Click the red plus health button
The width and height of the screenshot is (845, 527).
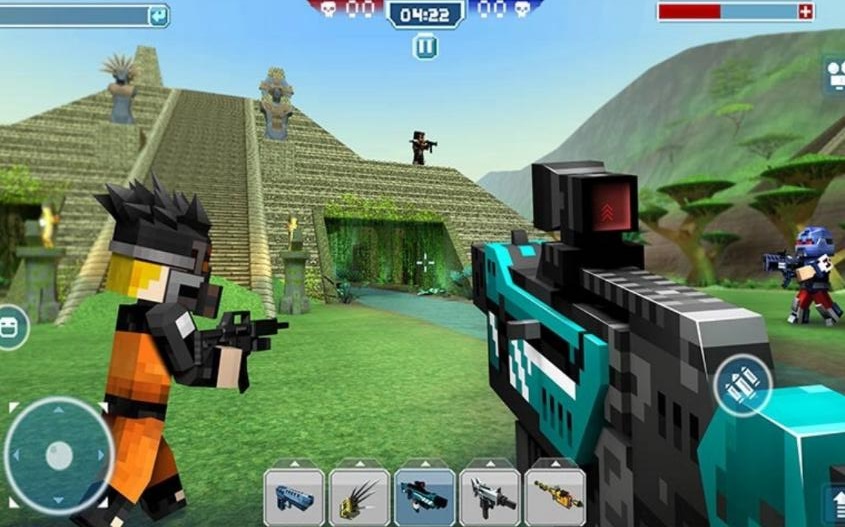806,11
